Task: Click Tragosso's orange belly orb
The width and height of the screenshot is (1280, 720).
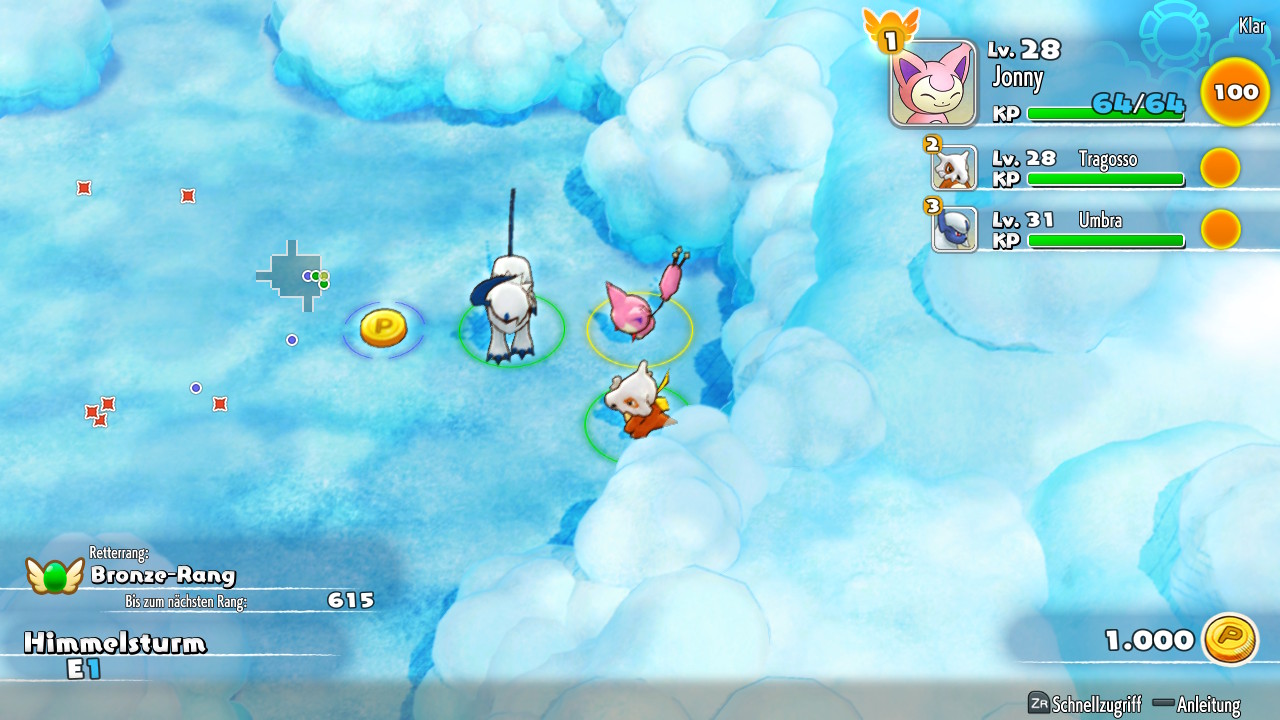Action: pyautogui.click(x=1220, y=168)
